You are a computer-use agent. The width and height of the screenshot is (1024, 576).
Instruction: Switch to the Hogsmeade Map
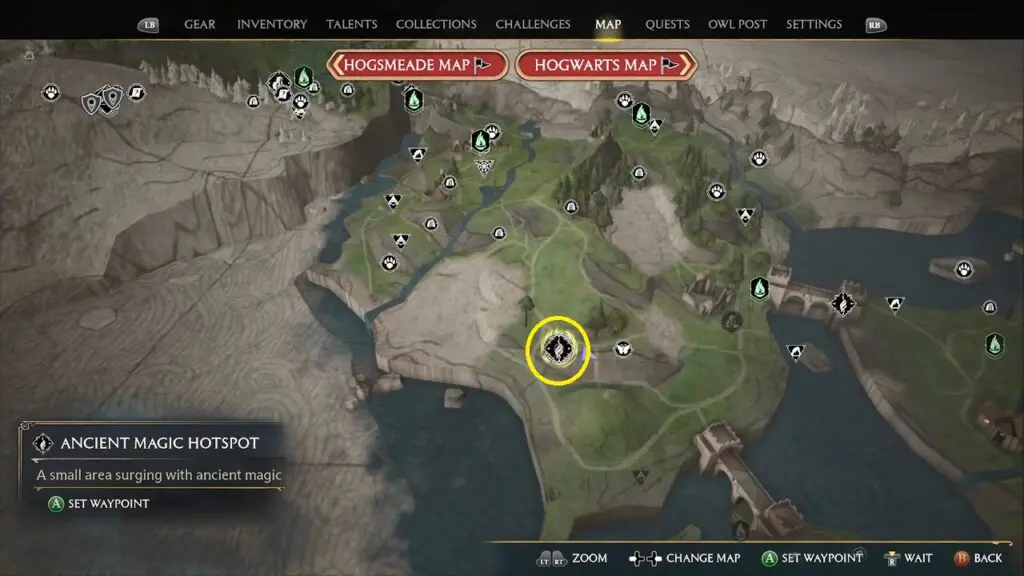point(411,65)
